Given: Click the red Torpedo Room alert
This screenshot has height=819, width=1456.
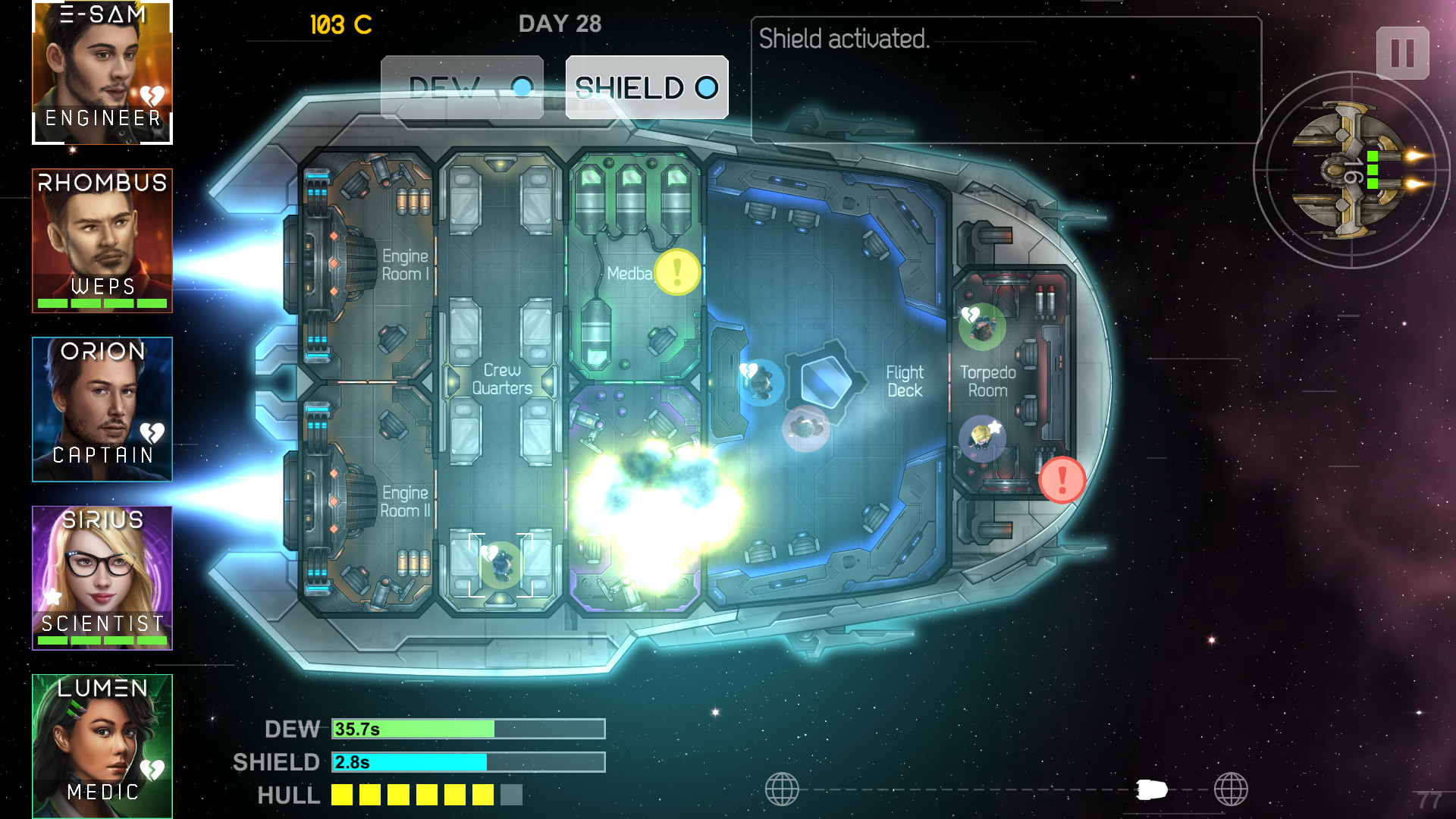Looking at the screenshot, I should pyautogui.click(x=1062, y=479).
